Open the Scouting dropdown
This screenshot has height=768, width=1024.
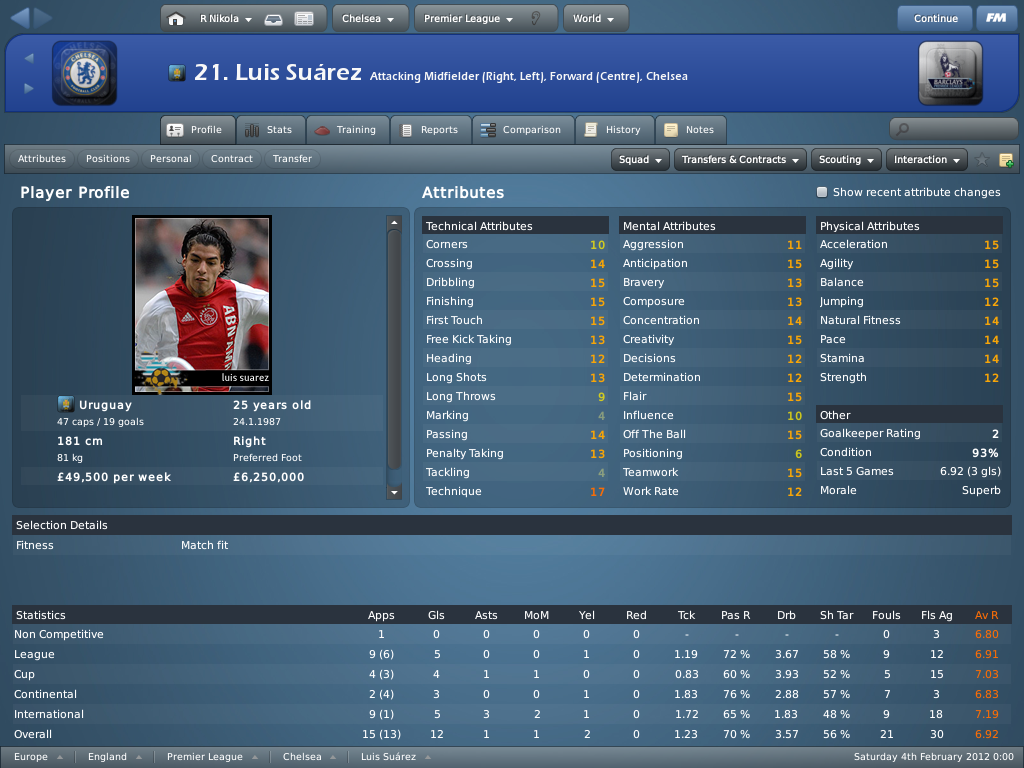(847, 160)
